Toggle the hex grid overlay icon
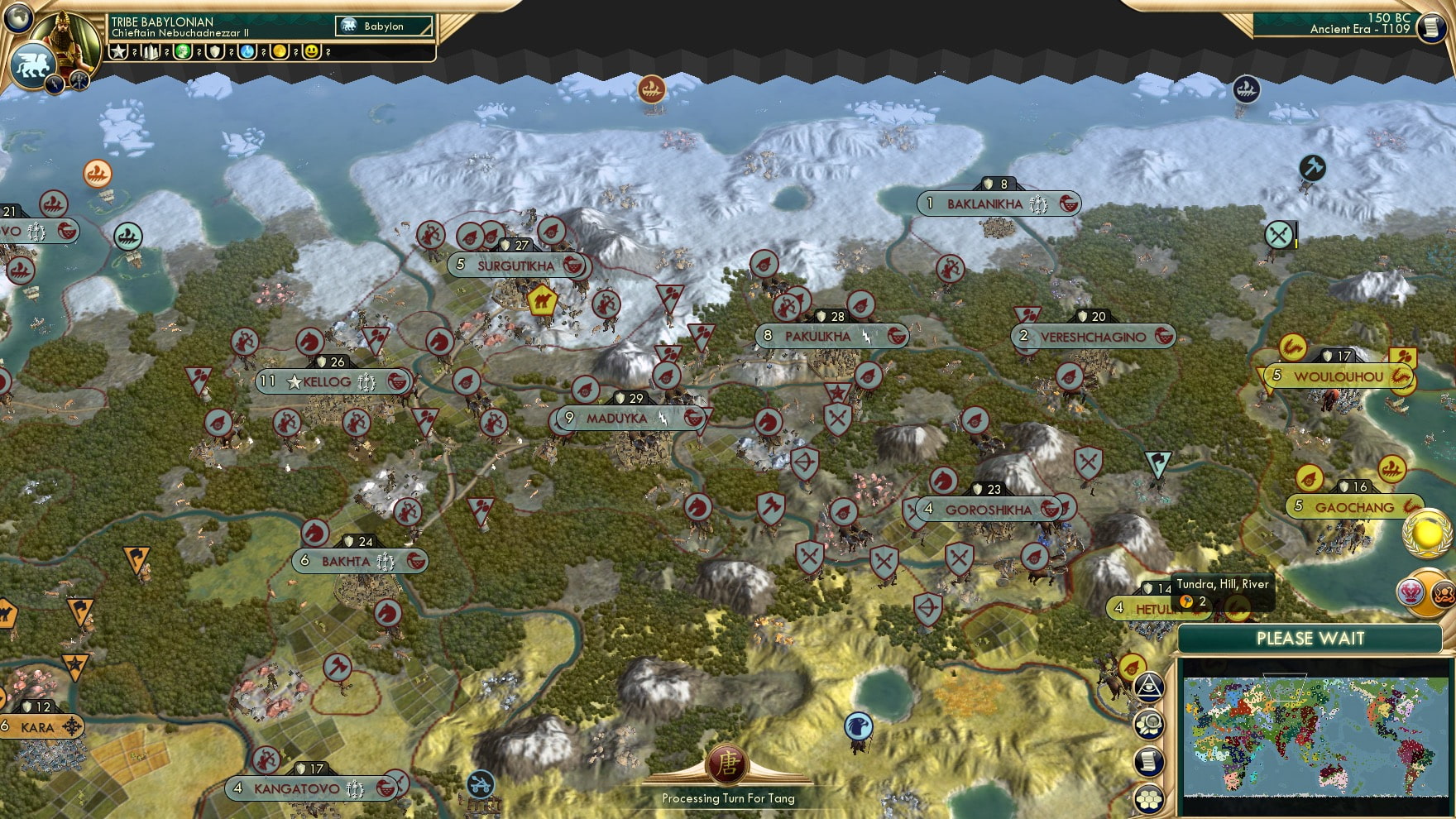 pos(1150,798)
